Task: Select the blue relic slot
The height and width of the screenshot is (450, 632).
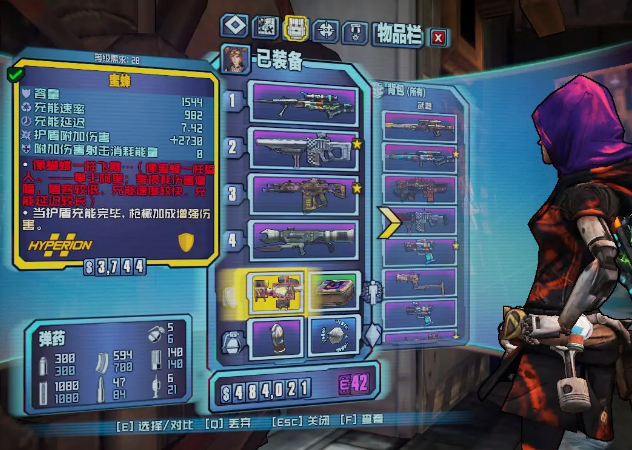Action: click(332, 337)
